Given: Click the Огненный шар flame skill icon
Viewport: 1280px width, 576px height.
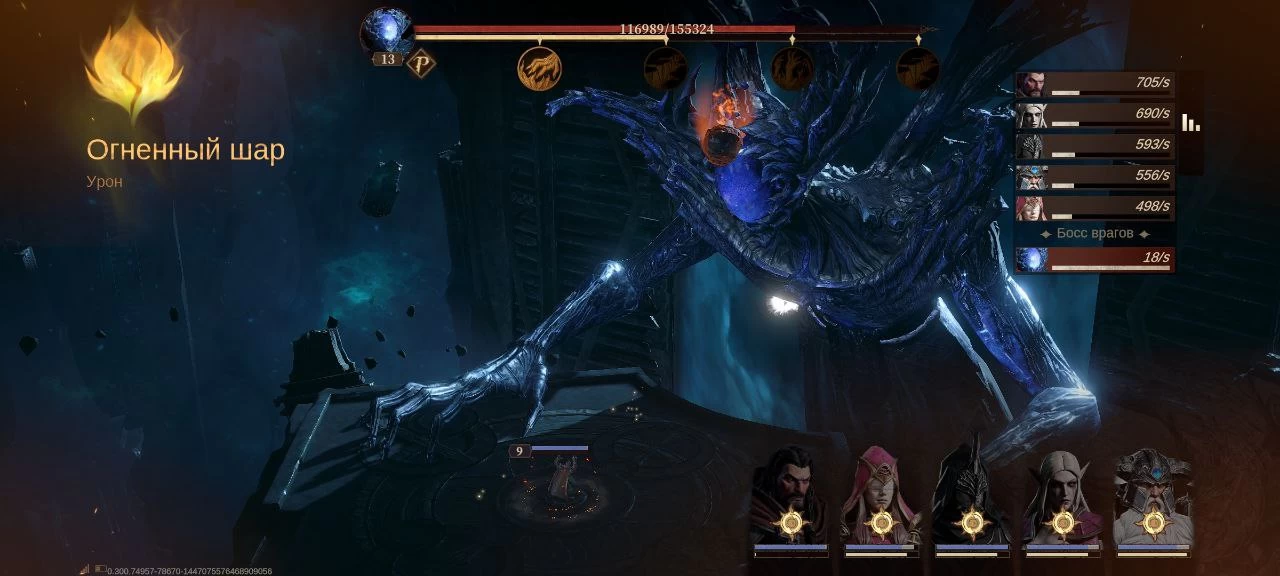Looking at the screenshot, I should tap(133, 68).
